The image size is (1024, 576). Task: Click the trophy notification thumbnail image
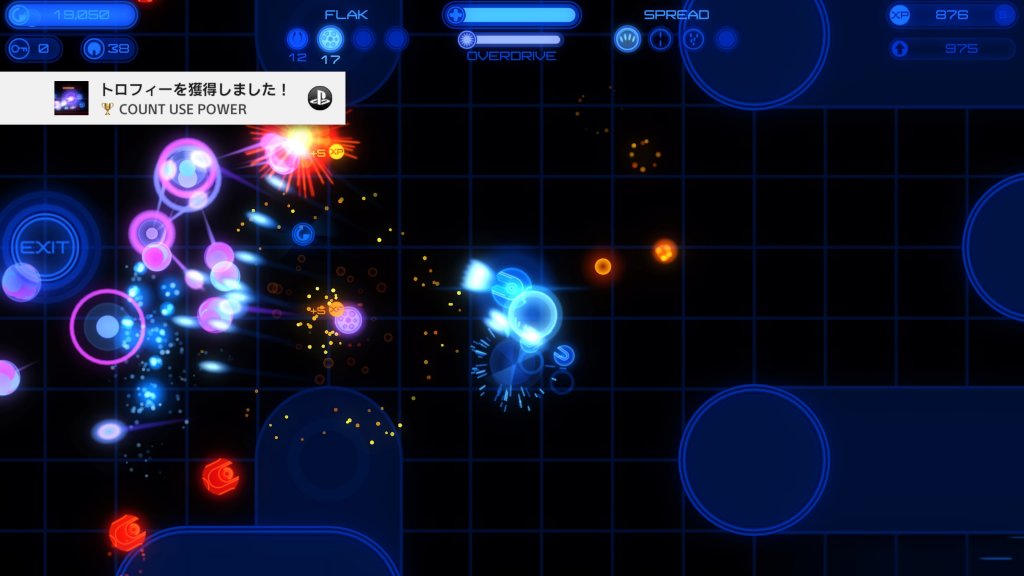pos(71,98)
